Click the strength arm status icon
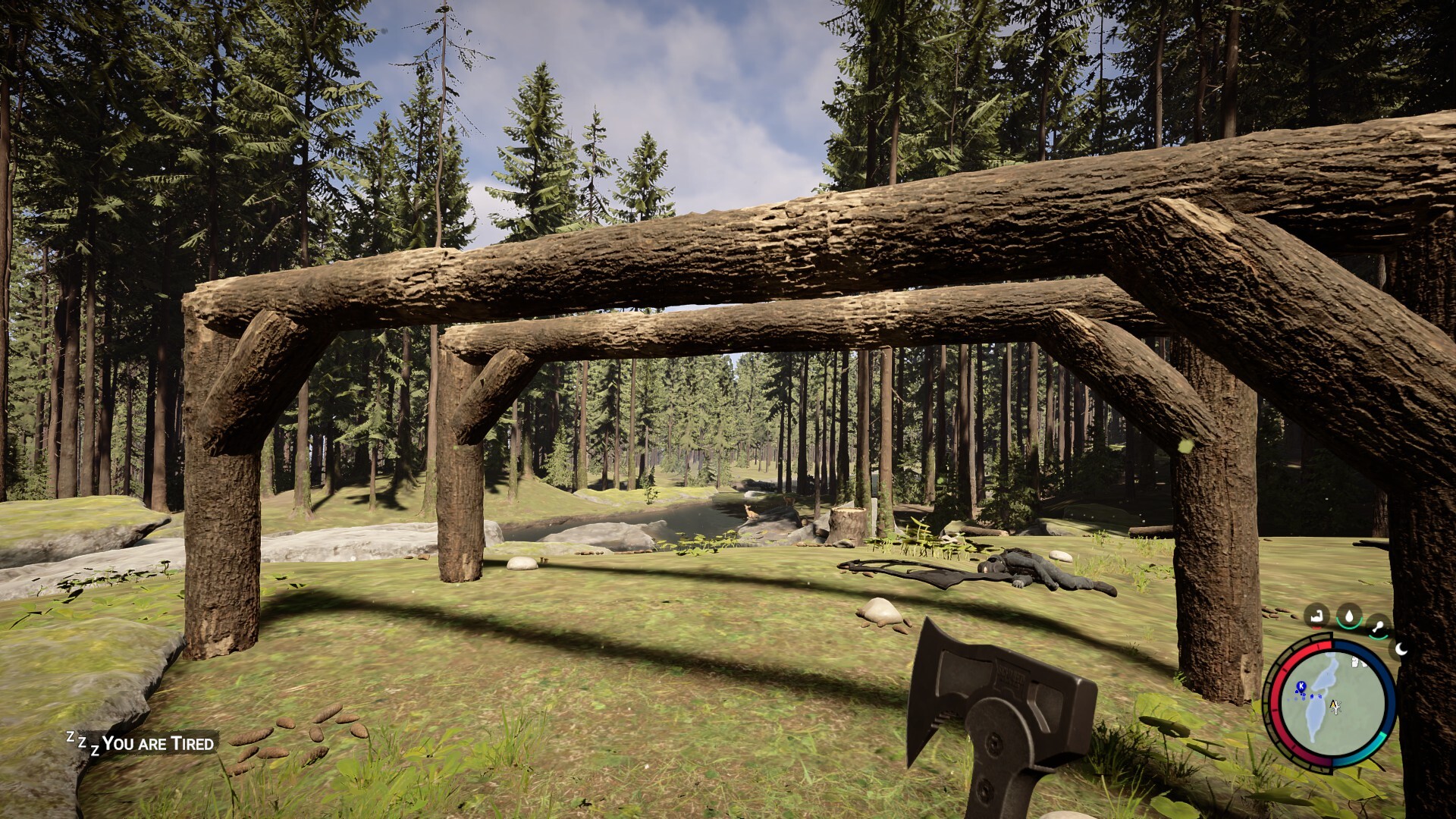 pos(1316,614)
